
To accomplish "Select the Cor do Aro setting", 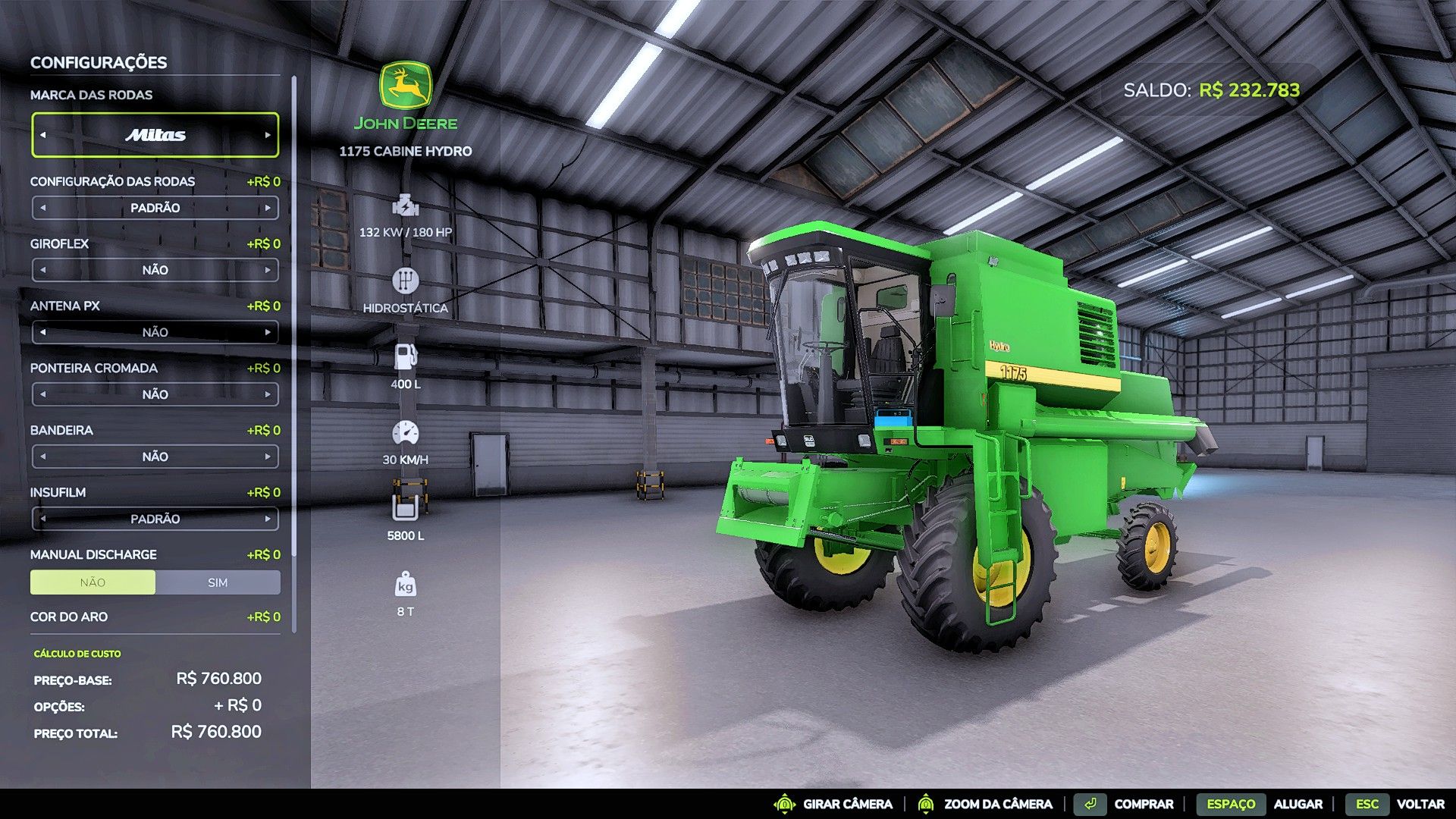I will tap(68, 617).
